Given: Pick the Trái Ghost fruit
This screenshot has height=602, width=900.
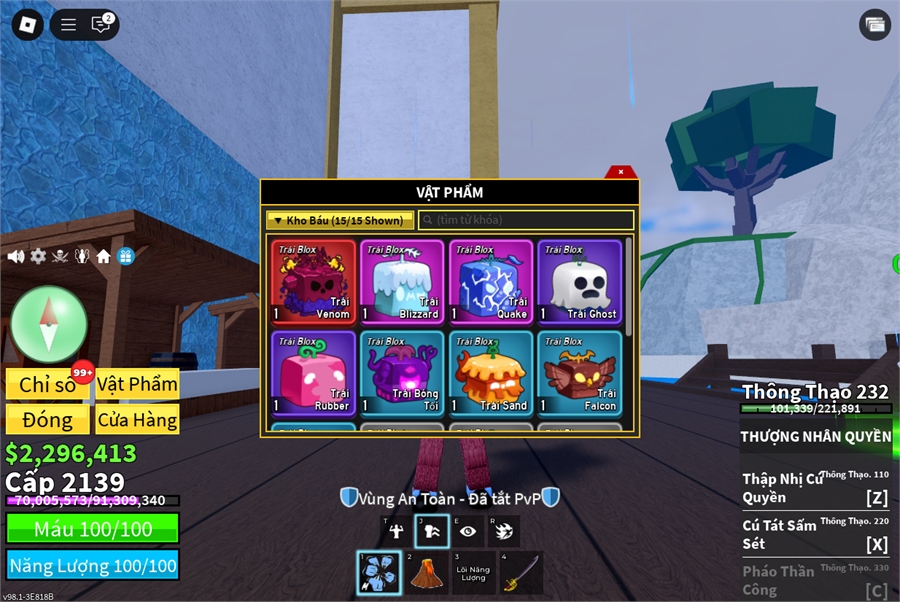Looking at the screenshot, I should coord(579,281).
